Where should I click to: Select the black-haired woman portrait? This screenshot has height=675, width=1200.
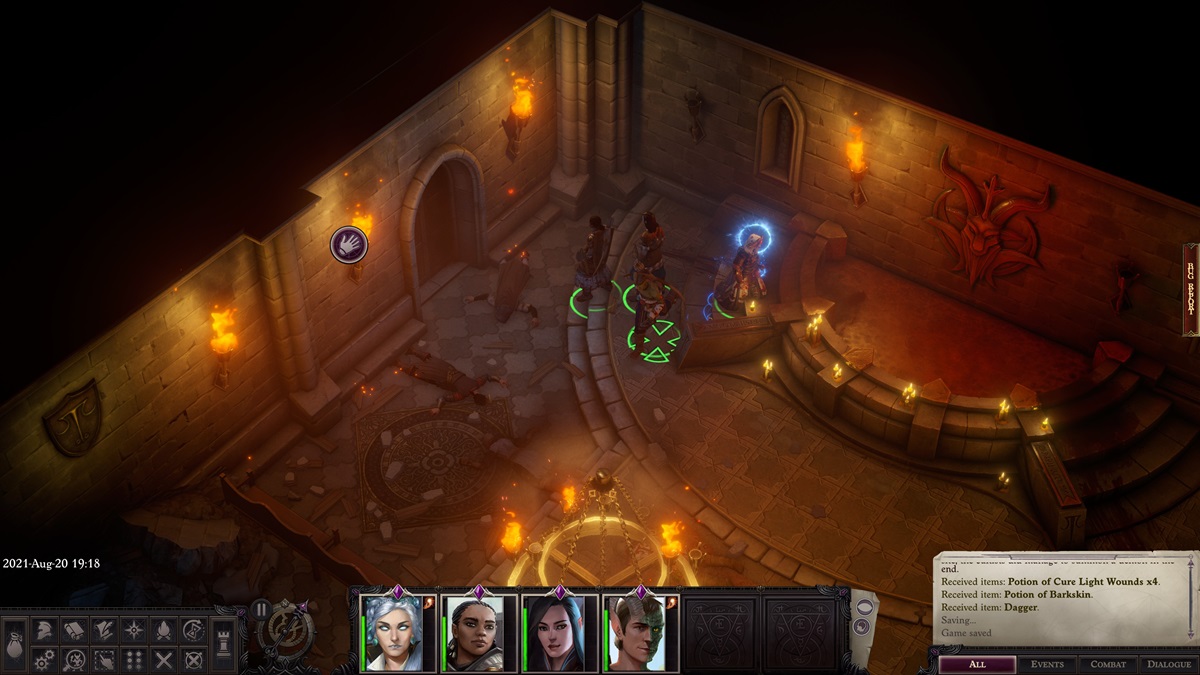click(x=560, y=634)
